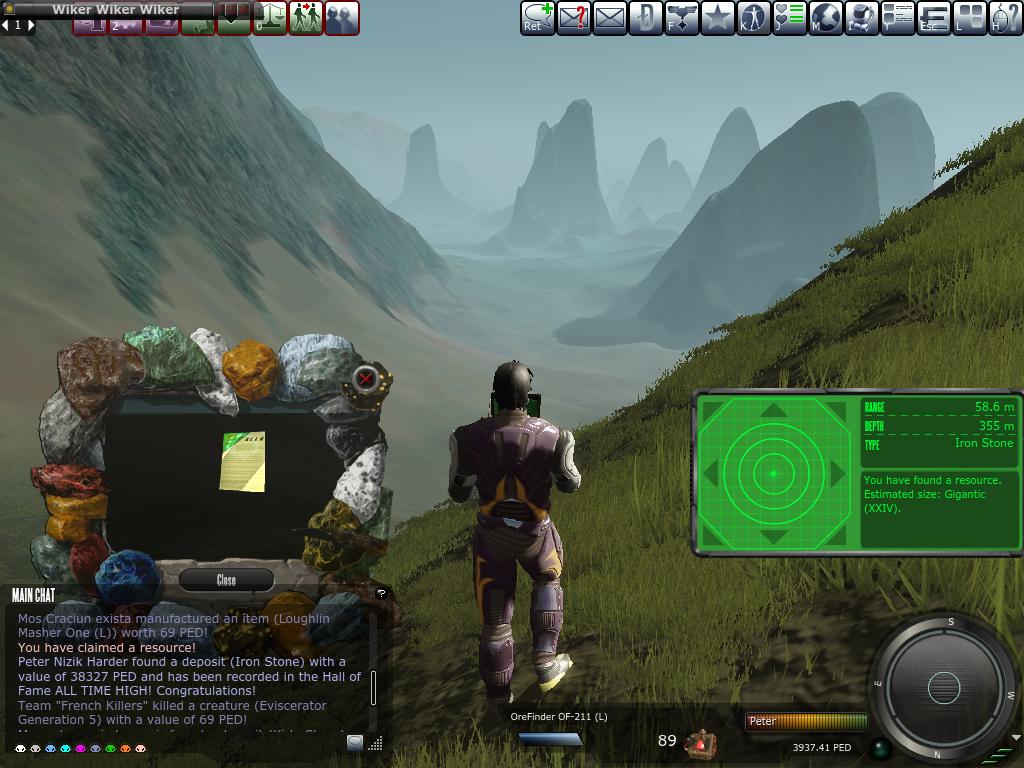Open the mouse help icon
This screenshot has width=1024, height=768.
coord(1005,18)
